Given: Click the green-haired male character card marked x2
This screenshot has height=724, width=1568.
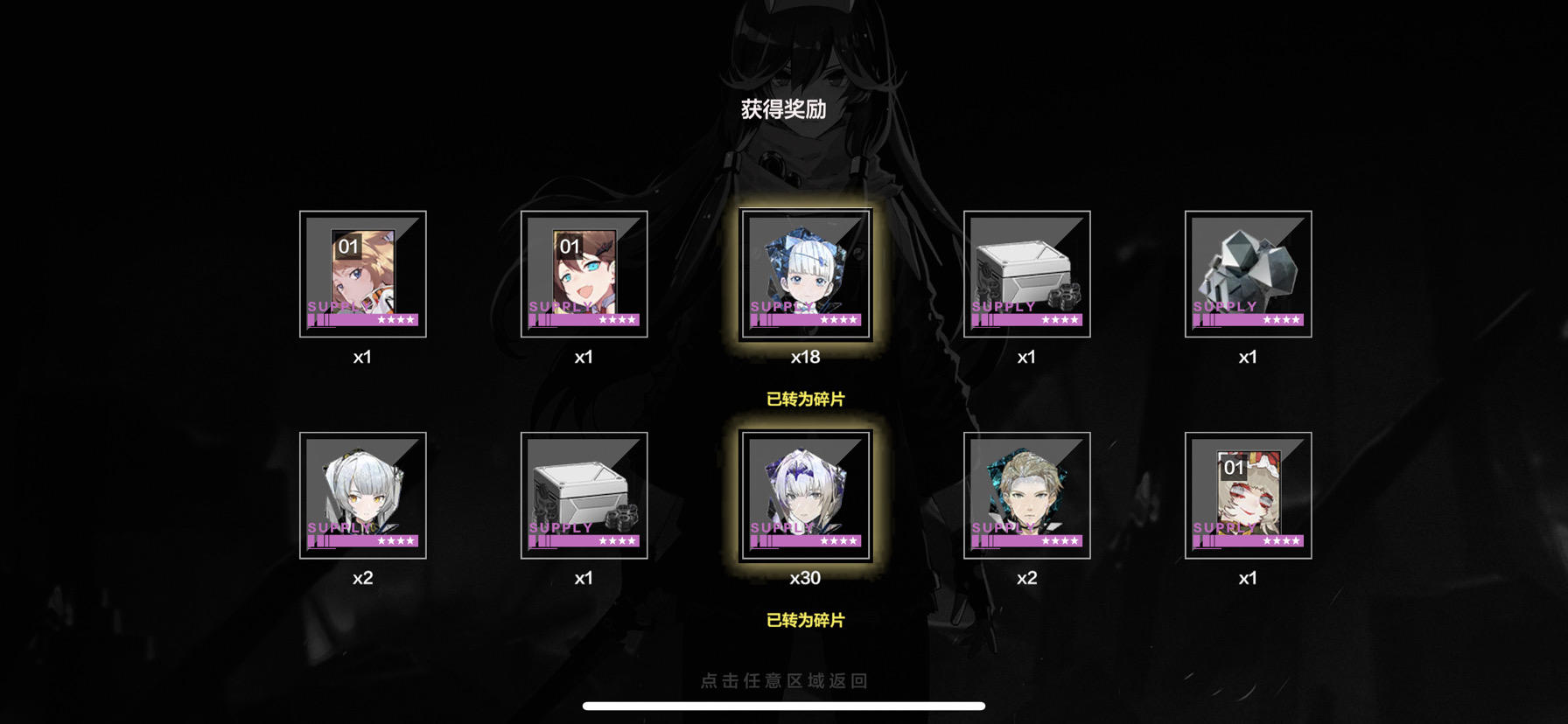Looking at the screenshot, I should click(x=1027, y=494).
